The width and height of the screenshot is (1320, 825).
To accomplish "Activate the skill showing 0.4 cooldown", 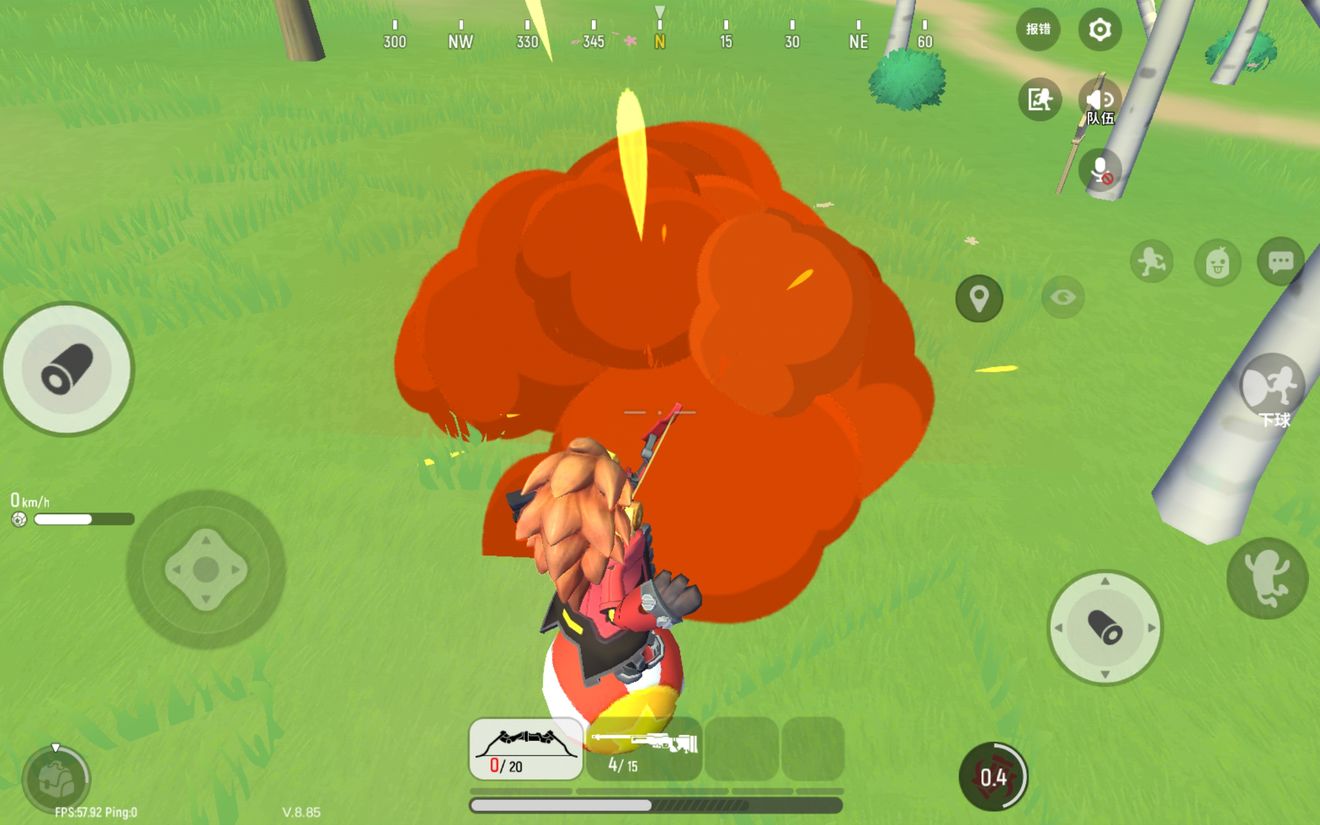I will point(993,776).
